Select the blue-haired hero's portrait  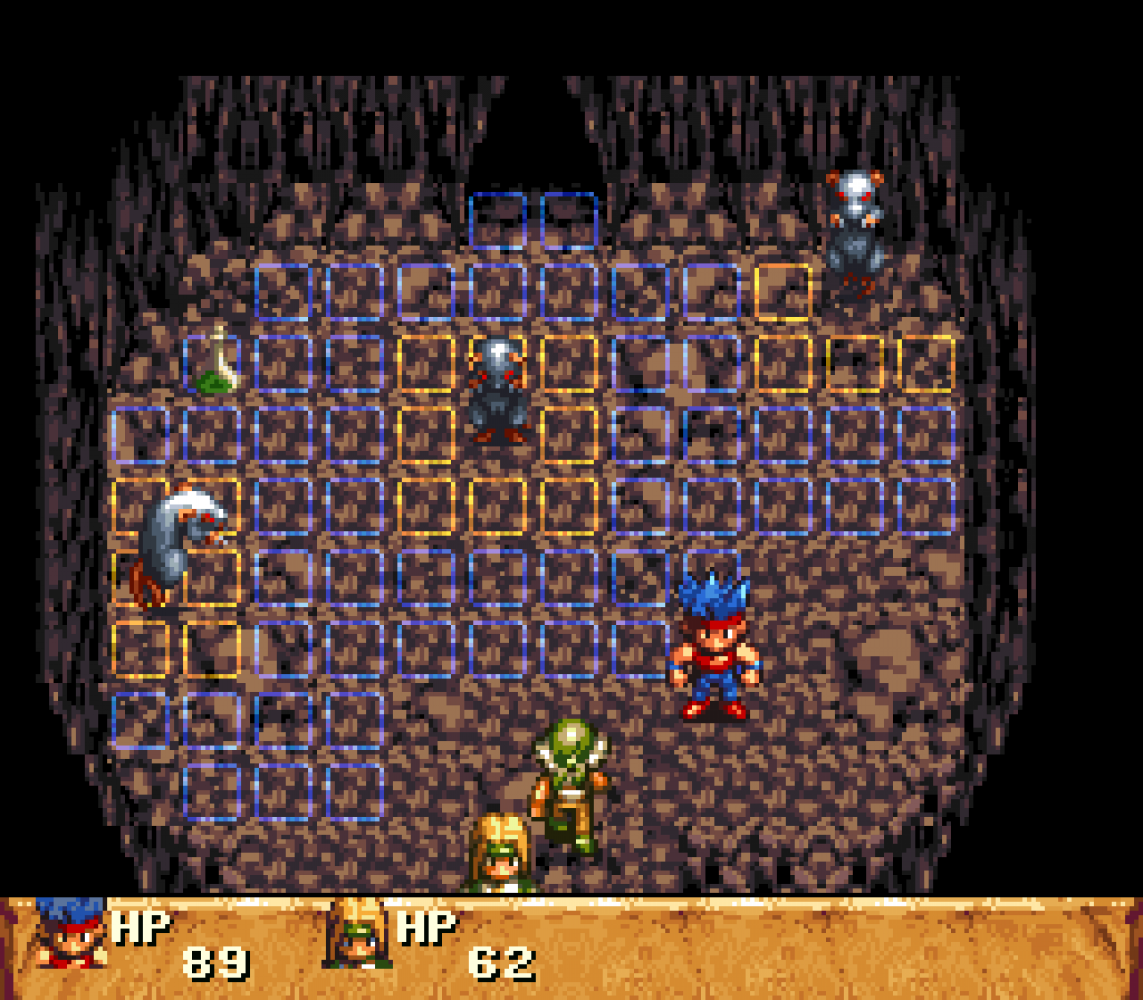[70, 932]
